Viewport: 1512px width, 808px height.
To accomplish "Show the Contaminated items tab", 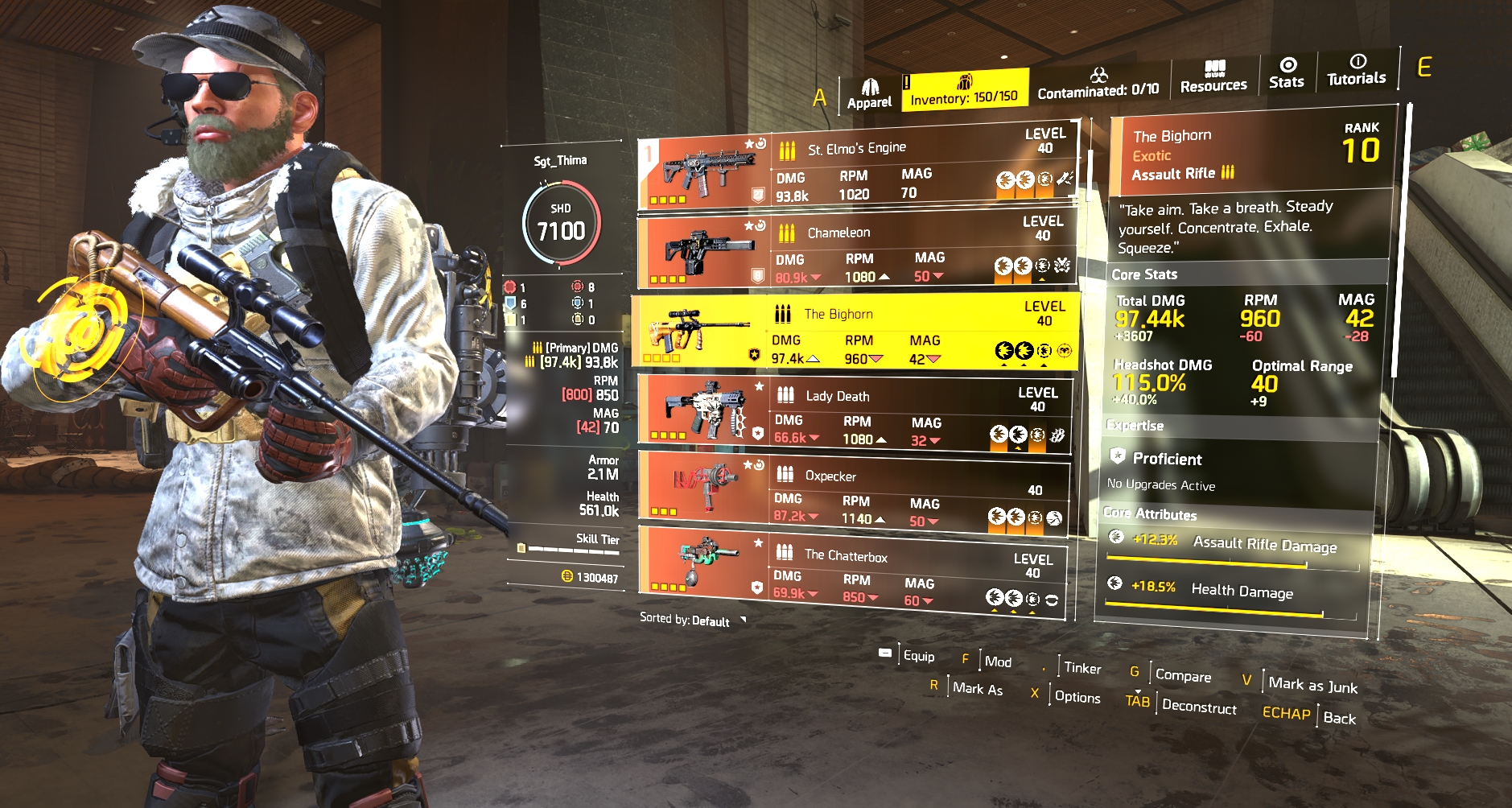I will 1098,85.
